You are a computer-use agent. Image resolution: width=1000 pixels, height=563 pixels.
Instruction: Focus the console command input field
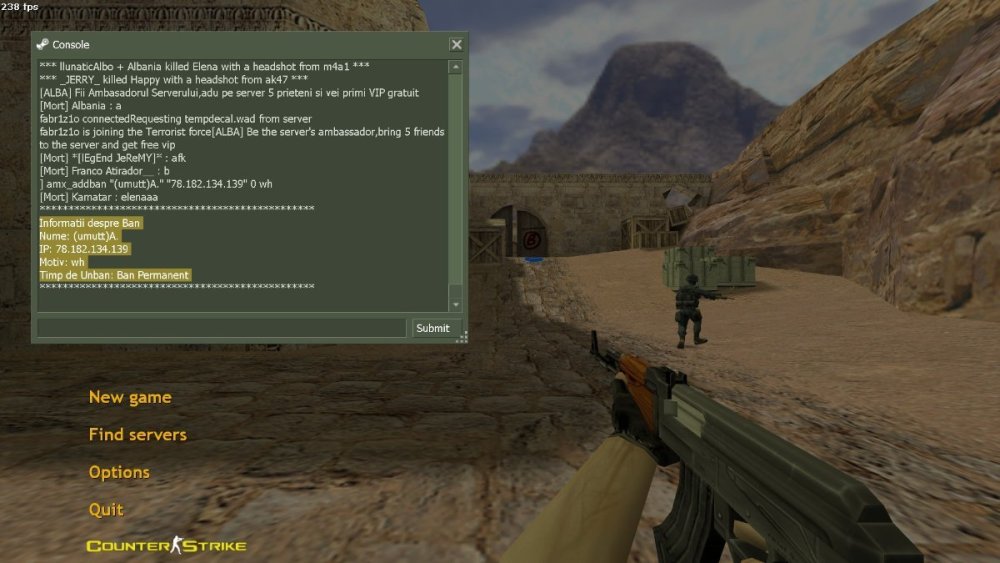(222, 328)
